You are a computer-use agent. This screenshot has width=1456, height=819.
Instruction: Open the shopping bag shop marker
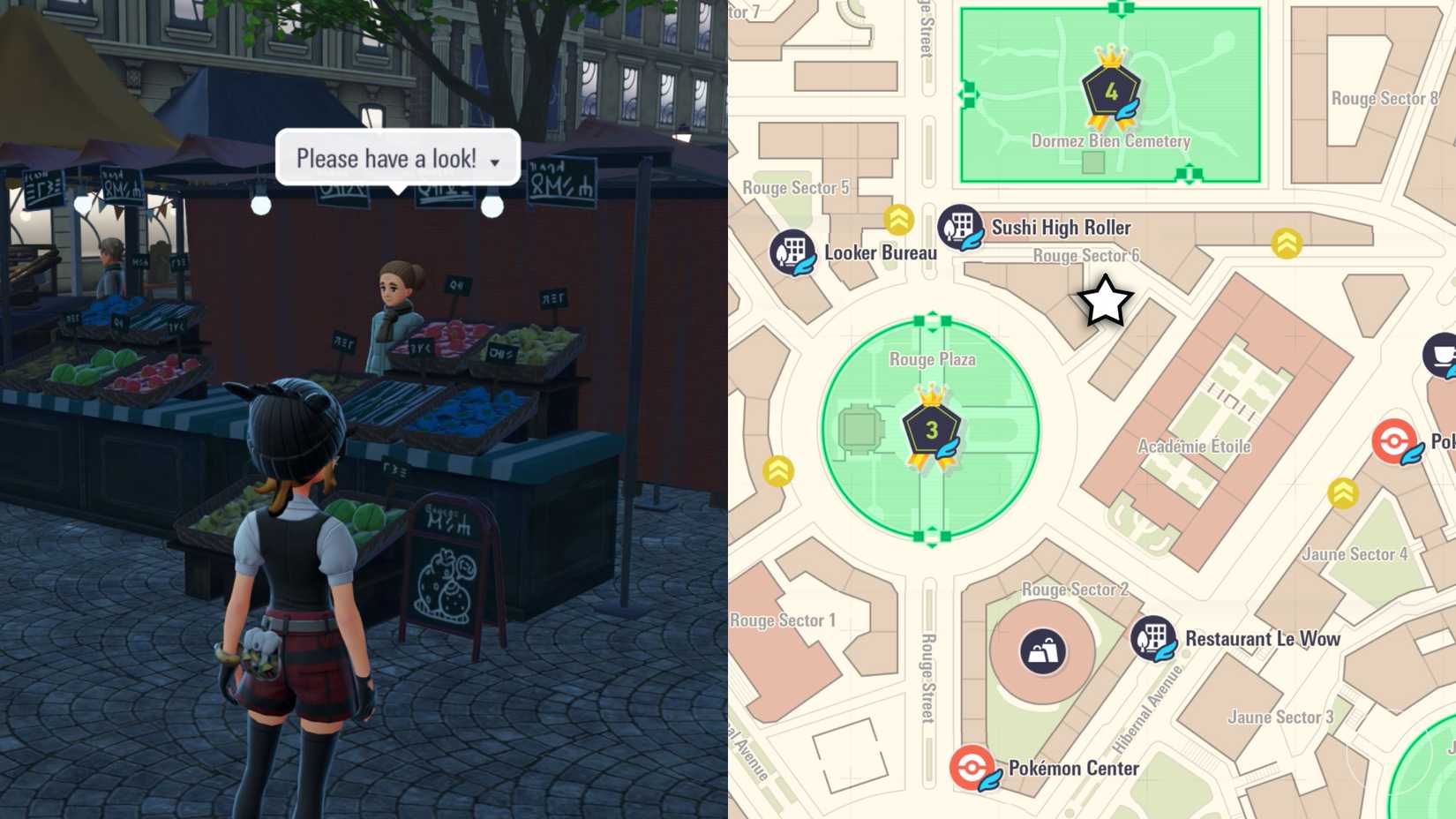1042,652
